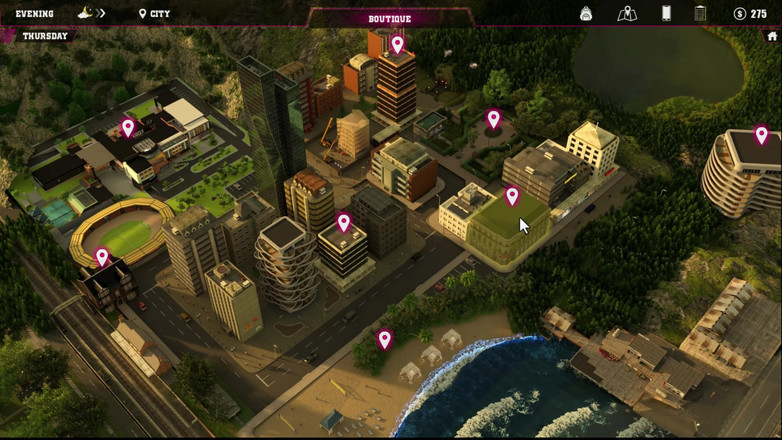Screen dimensions: 782x440
Task: Choose the pin in the park
Action: [493, 119]
